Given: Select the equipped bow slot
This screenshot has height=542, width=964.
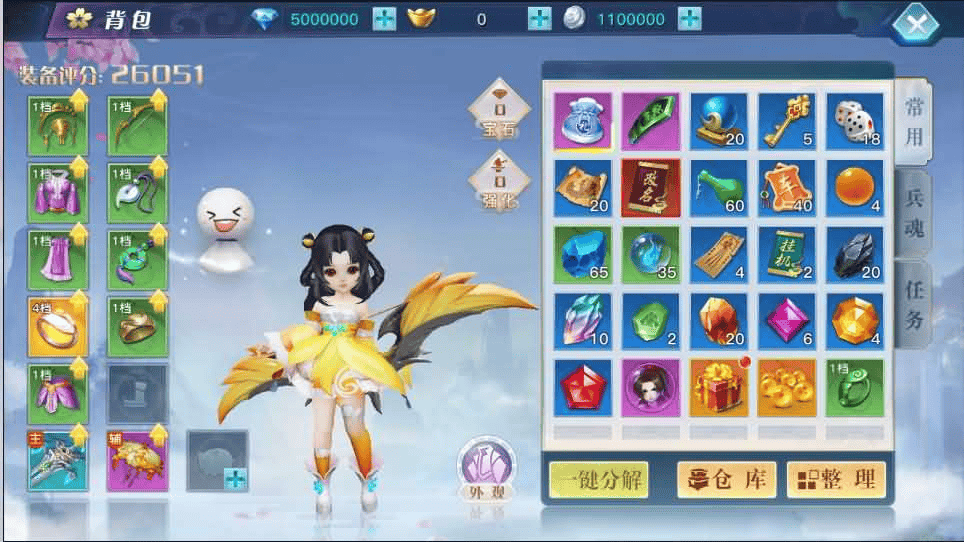Looking at the screenshot, I should pyautogui.click(x=136, y=126).
